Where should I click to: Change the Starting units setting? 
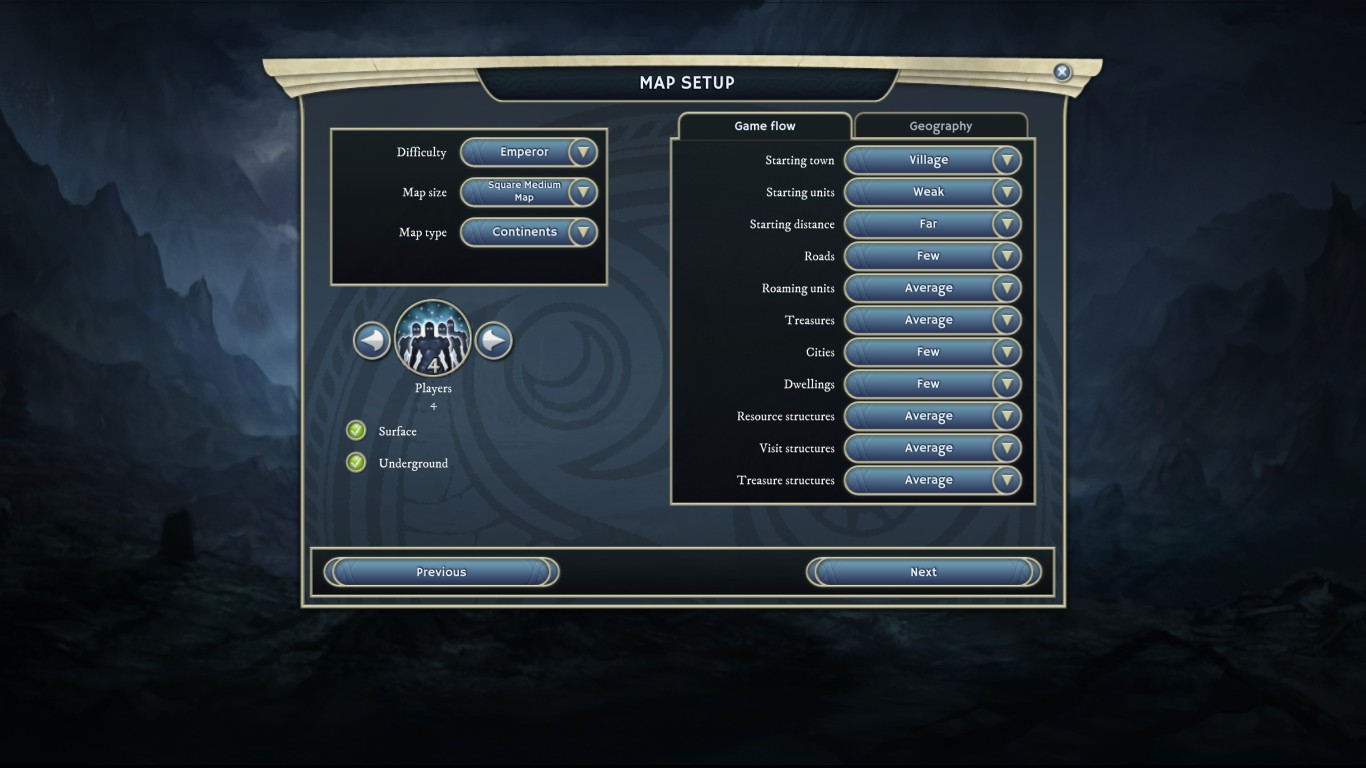coord(932,192)
